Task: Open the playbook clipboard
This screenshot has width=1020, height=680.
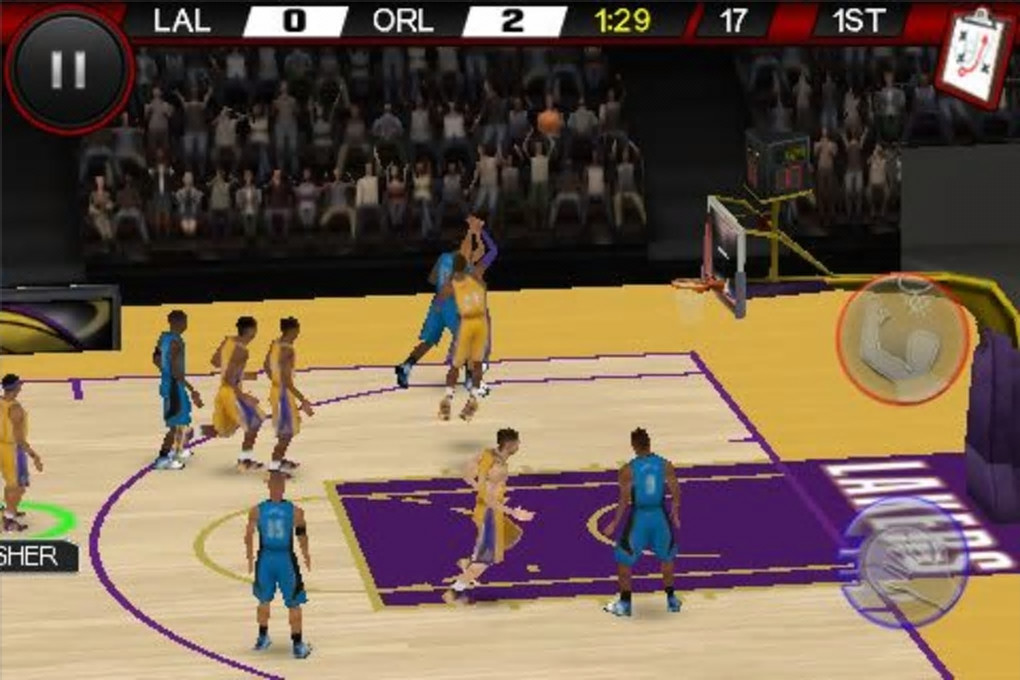Action: [975, 56]
